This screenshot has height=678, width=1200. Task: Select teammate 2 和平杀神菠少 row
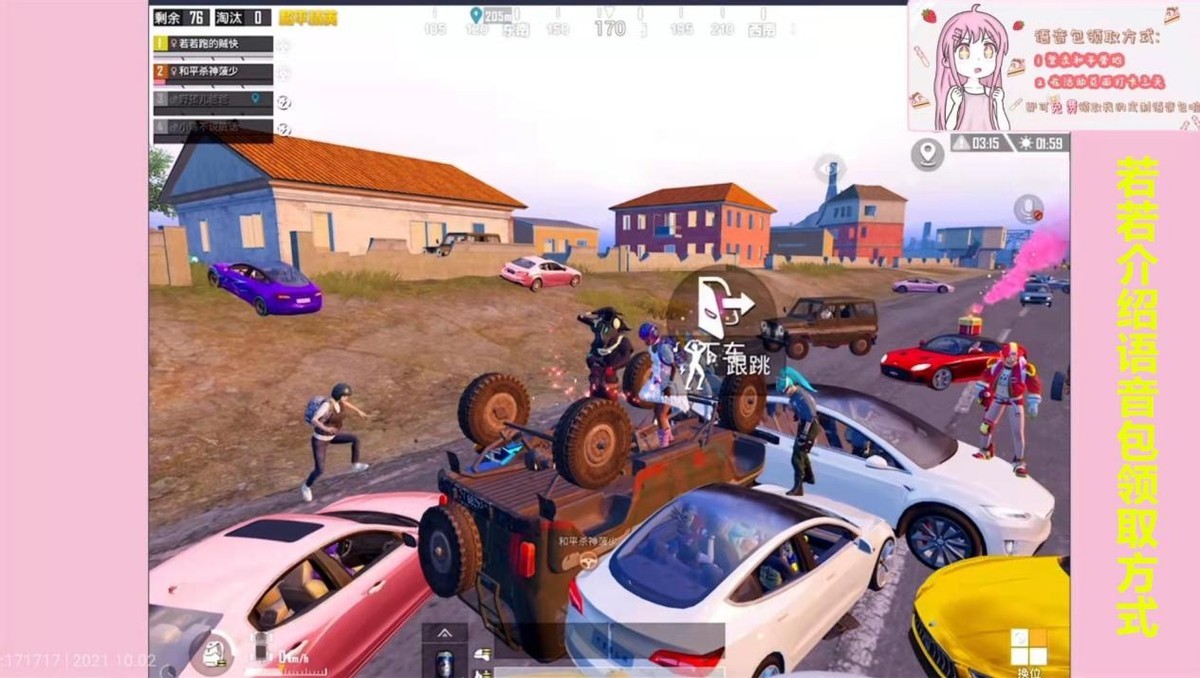[x=213, y=72]
